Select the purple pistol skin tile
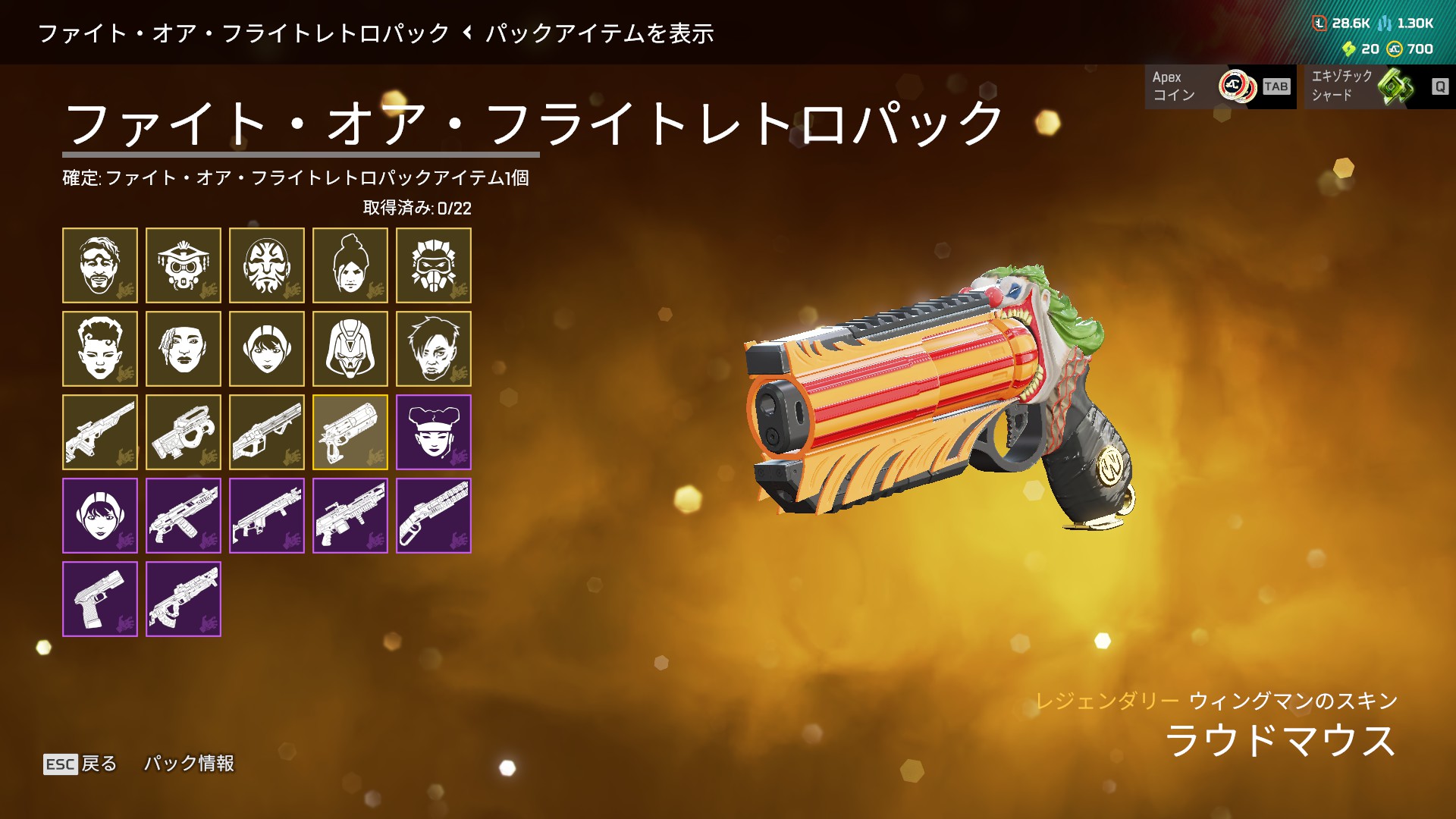This screenshot has width=1456, height=819. 99,599
